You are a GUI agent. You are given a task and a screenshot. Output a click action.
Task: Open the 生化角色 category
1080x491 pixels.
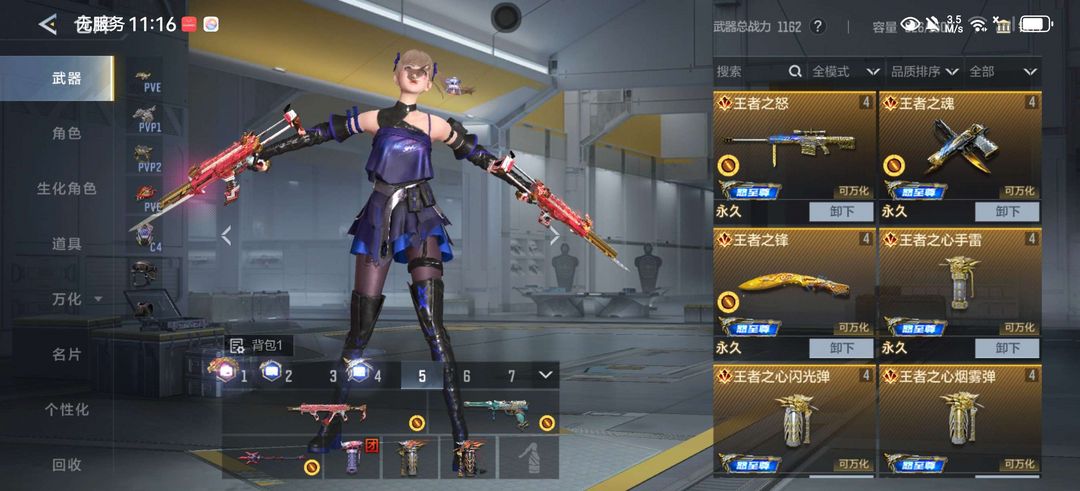pyautogui.click(x=66, y=188)
